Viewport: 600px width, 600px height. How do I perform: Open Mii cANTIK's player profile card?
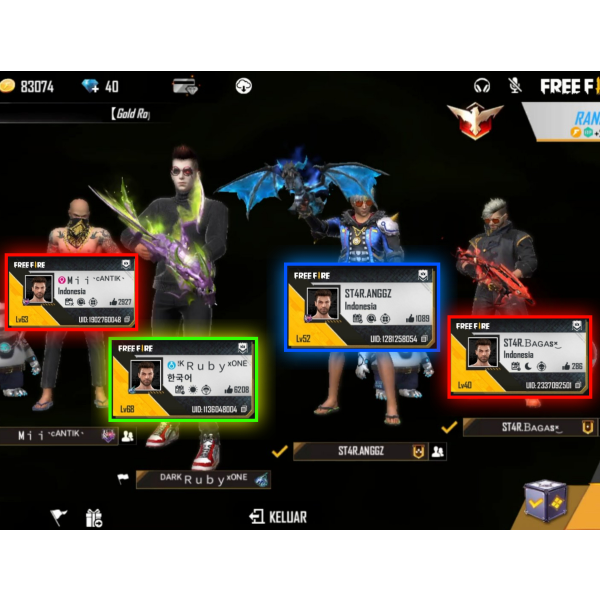click(x=72, y=292)
